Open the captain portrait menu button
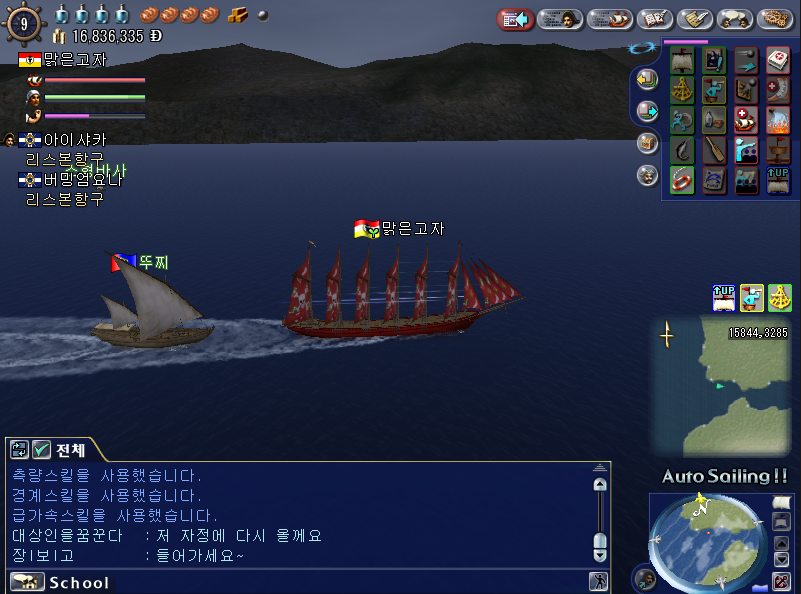This screenshot has width=801, height=594. coord(562,19)
